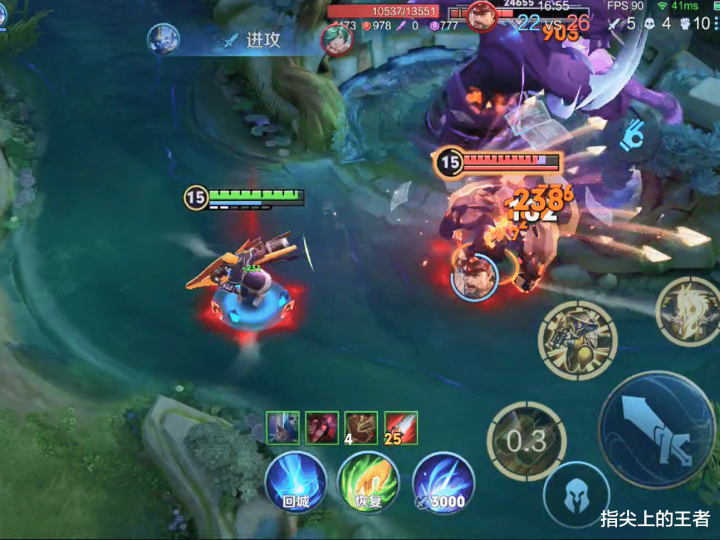The width and height of the screenshot is (720, 540).
Task: Select the brown item slot showing 4
Action: [x=361, y=428]
